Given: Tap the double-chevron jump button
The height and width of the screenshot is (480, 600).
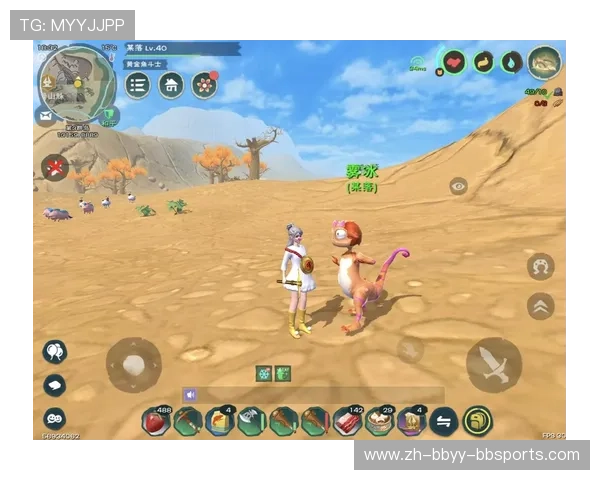Looking at the screenshot, I should tap(541, 306).
